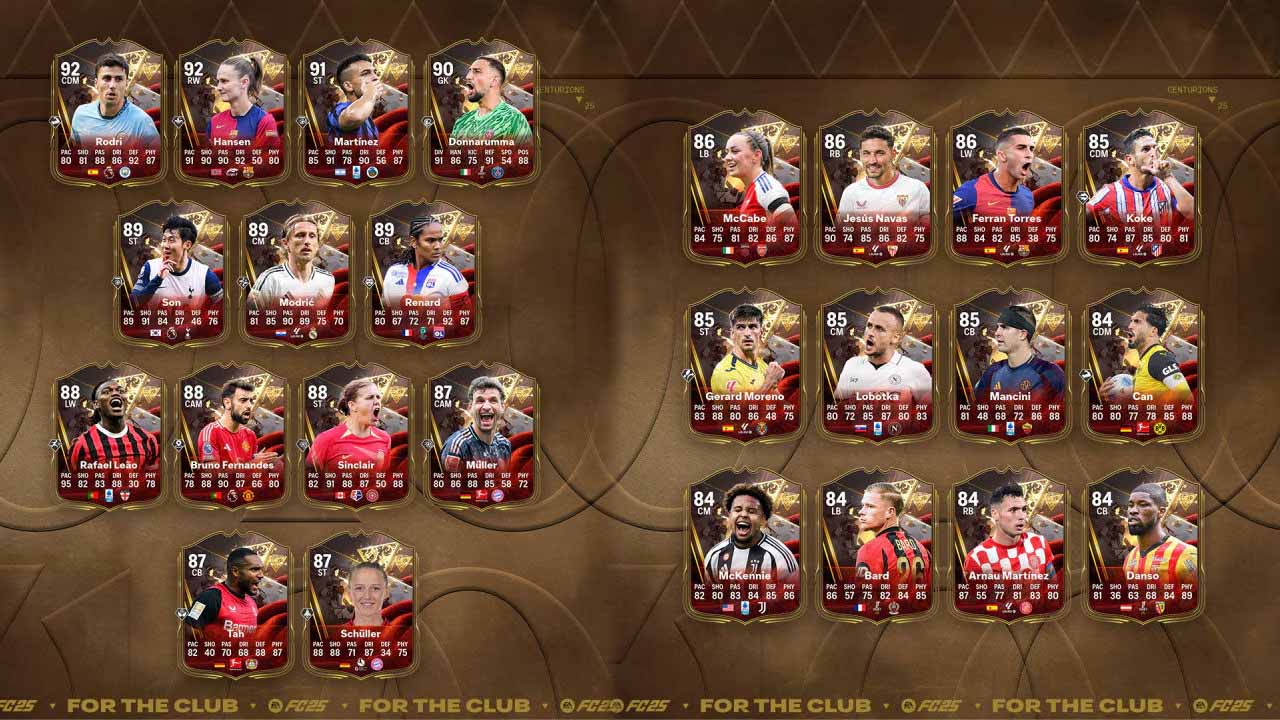1280x720 pixels.
Task: Select the Real Madrid badge on Modrić's card
Action: 314,333
